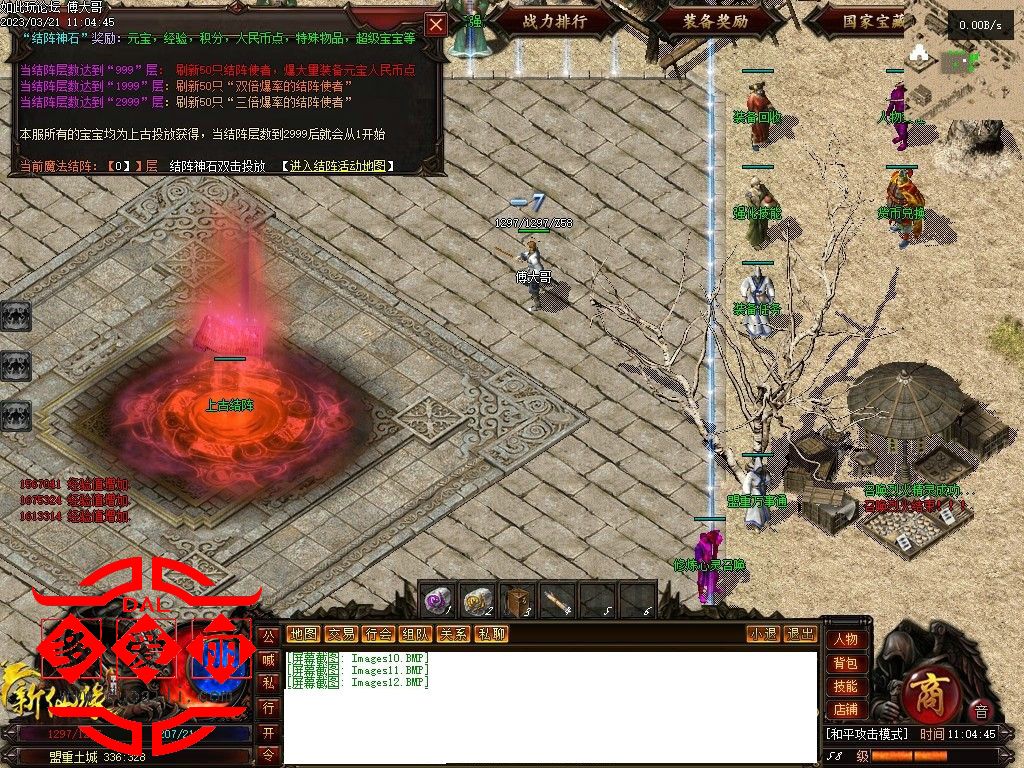The image size is (1024, 768).
Task: Close the 结阵神石 info panel
Action: point(436,25)
